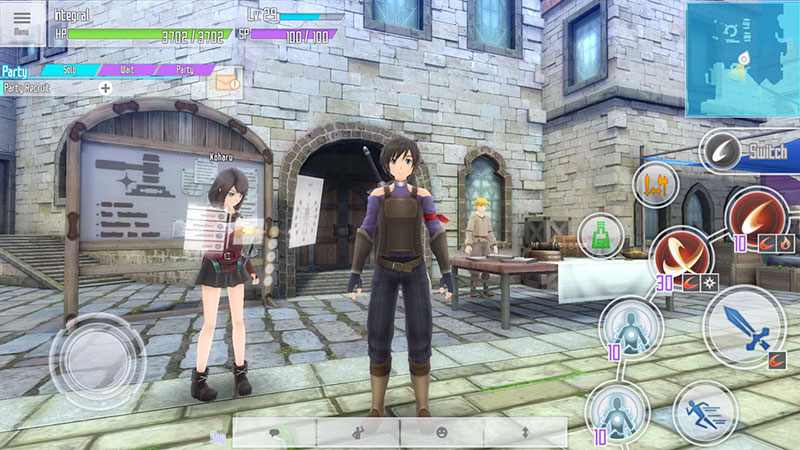Open the gesture pose menu
The image size is (800, 450).
tap(358, 432)
